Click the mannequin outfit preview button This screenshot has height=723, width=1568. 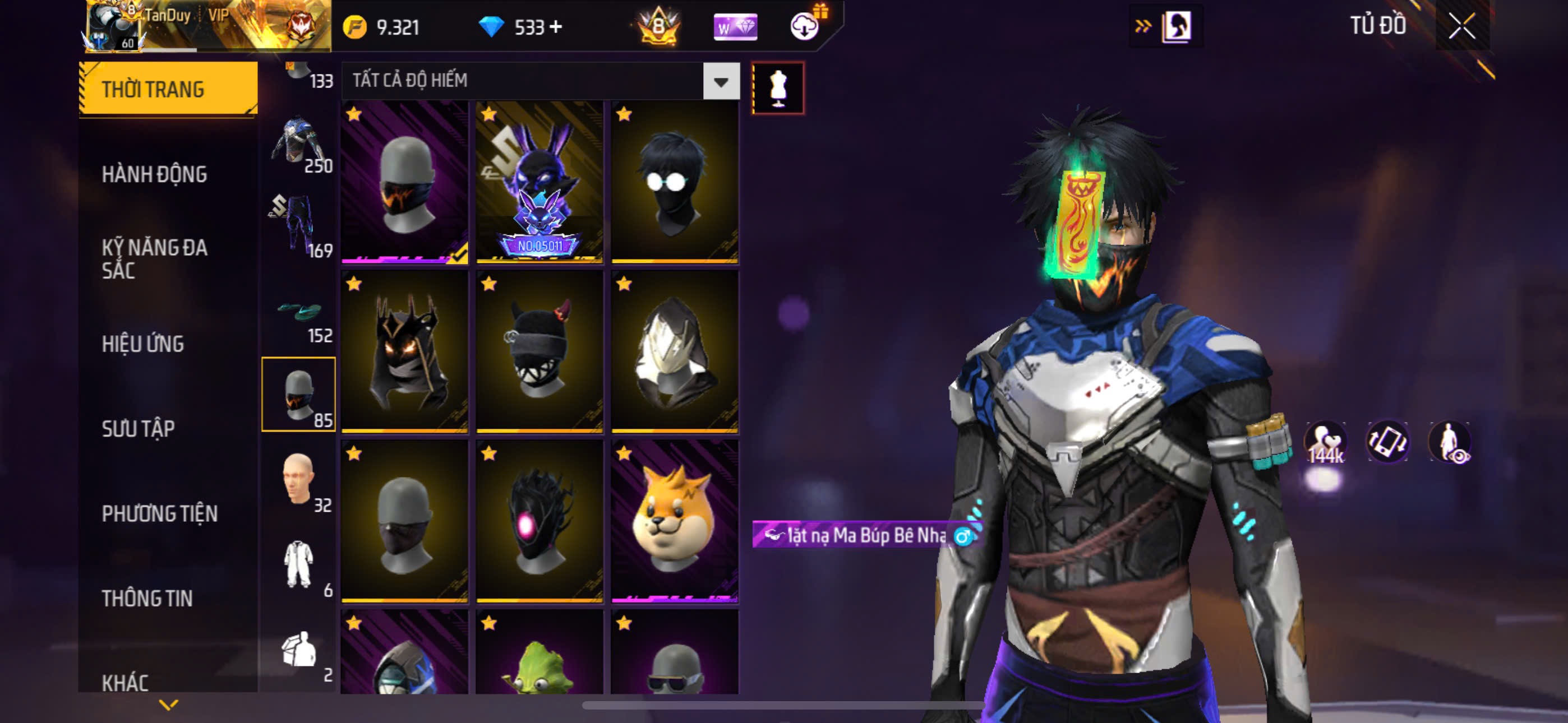coord(777,88)
